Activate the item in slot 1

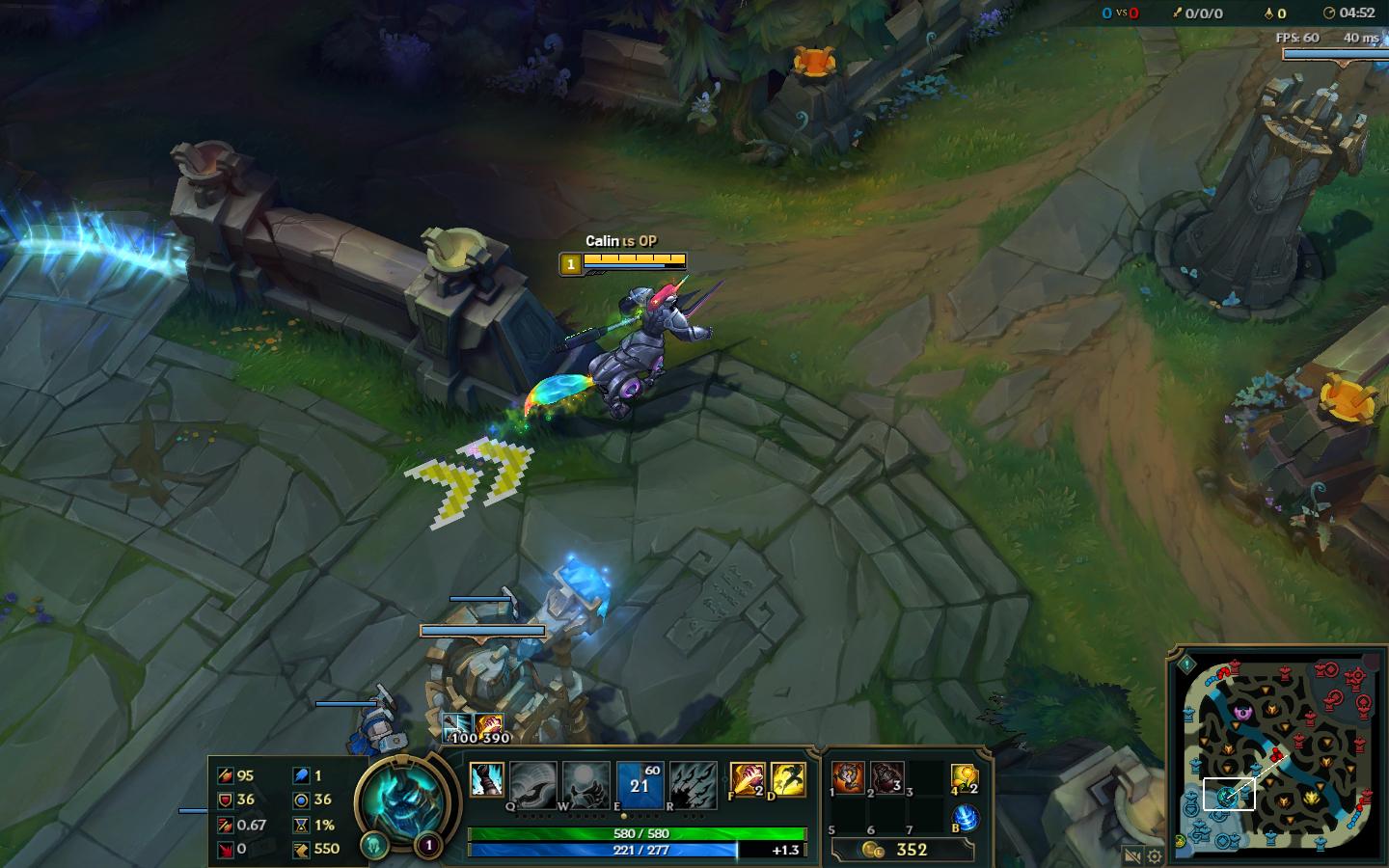(846, 778)
